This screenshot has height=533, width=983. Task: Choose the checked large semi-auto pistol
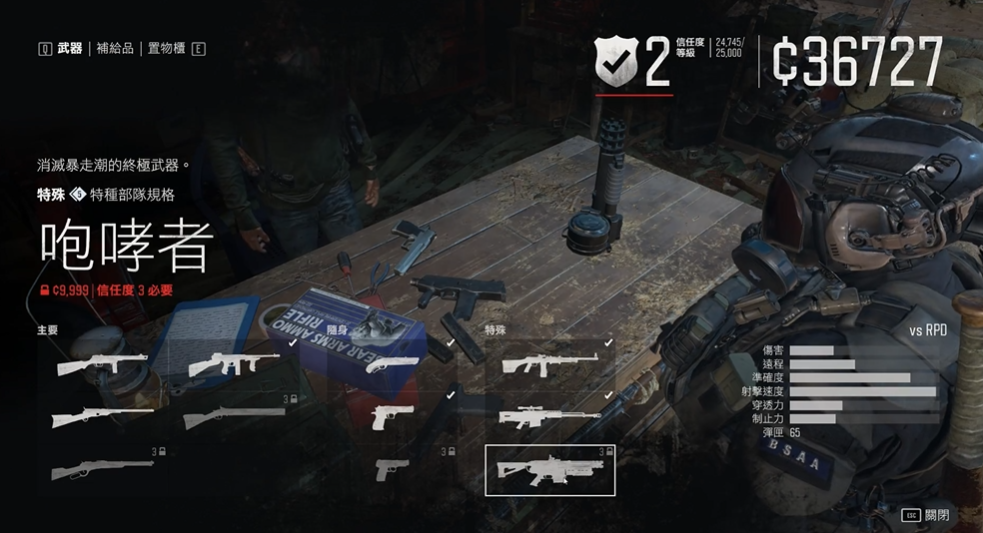[392, 416]
